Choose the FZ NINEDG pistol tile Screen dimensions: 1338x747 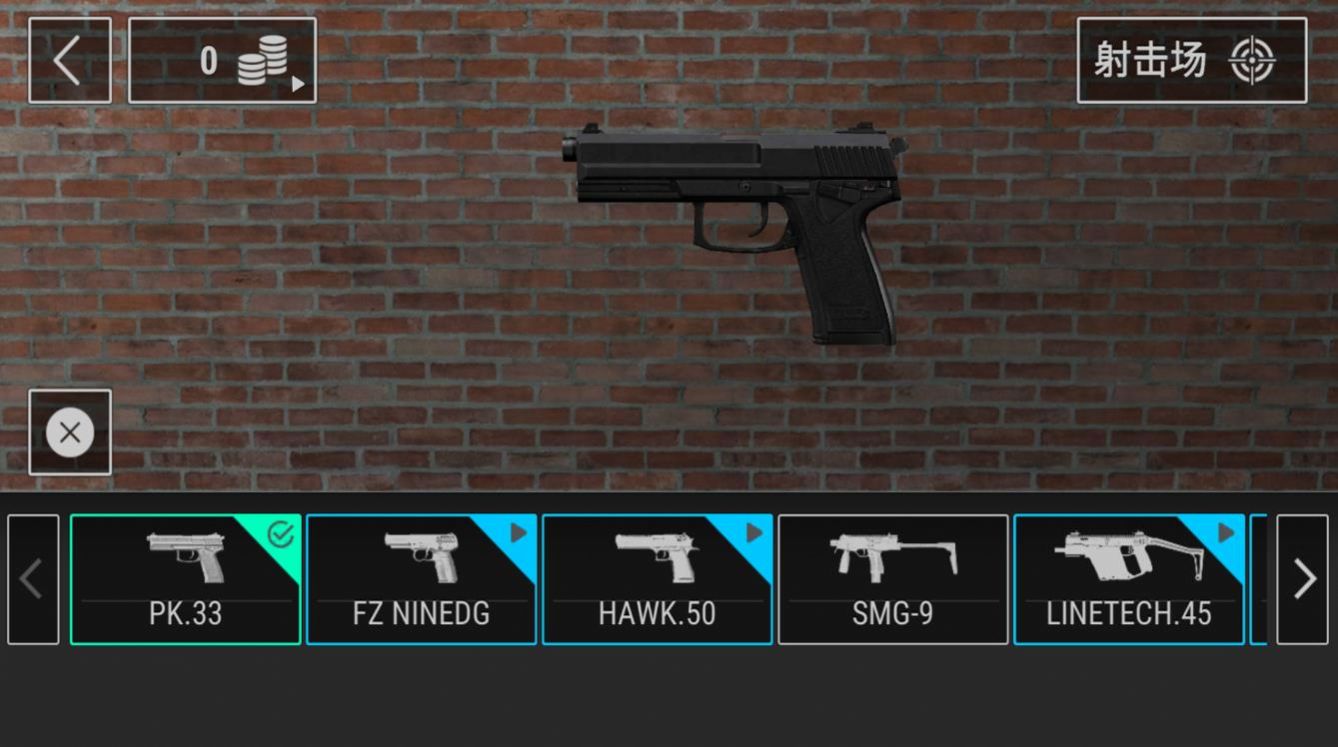tap(421, 580)
